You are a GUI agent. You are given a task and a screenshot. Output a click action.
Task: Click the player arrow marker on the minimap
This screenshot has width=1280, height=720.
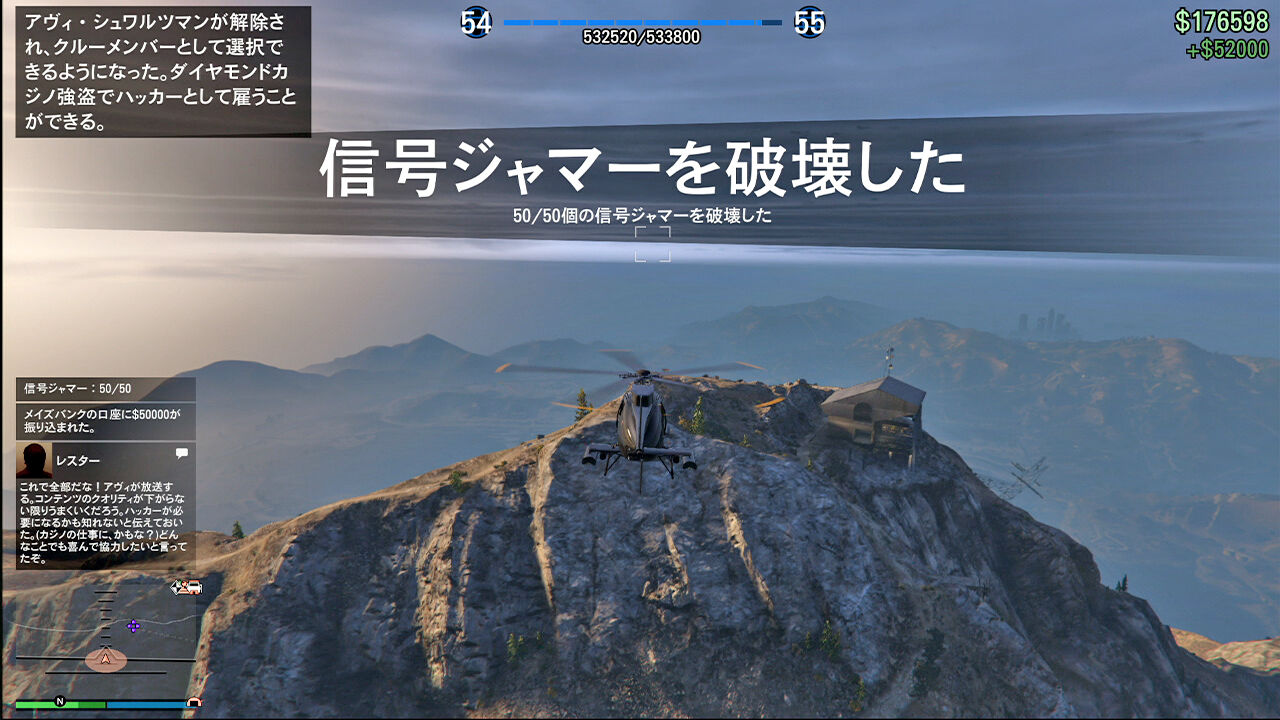point(106,658)
